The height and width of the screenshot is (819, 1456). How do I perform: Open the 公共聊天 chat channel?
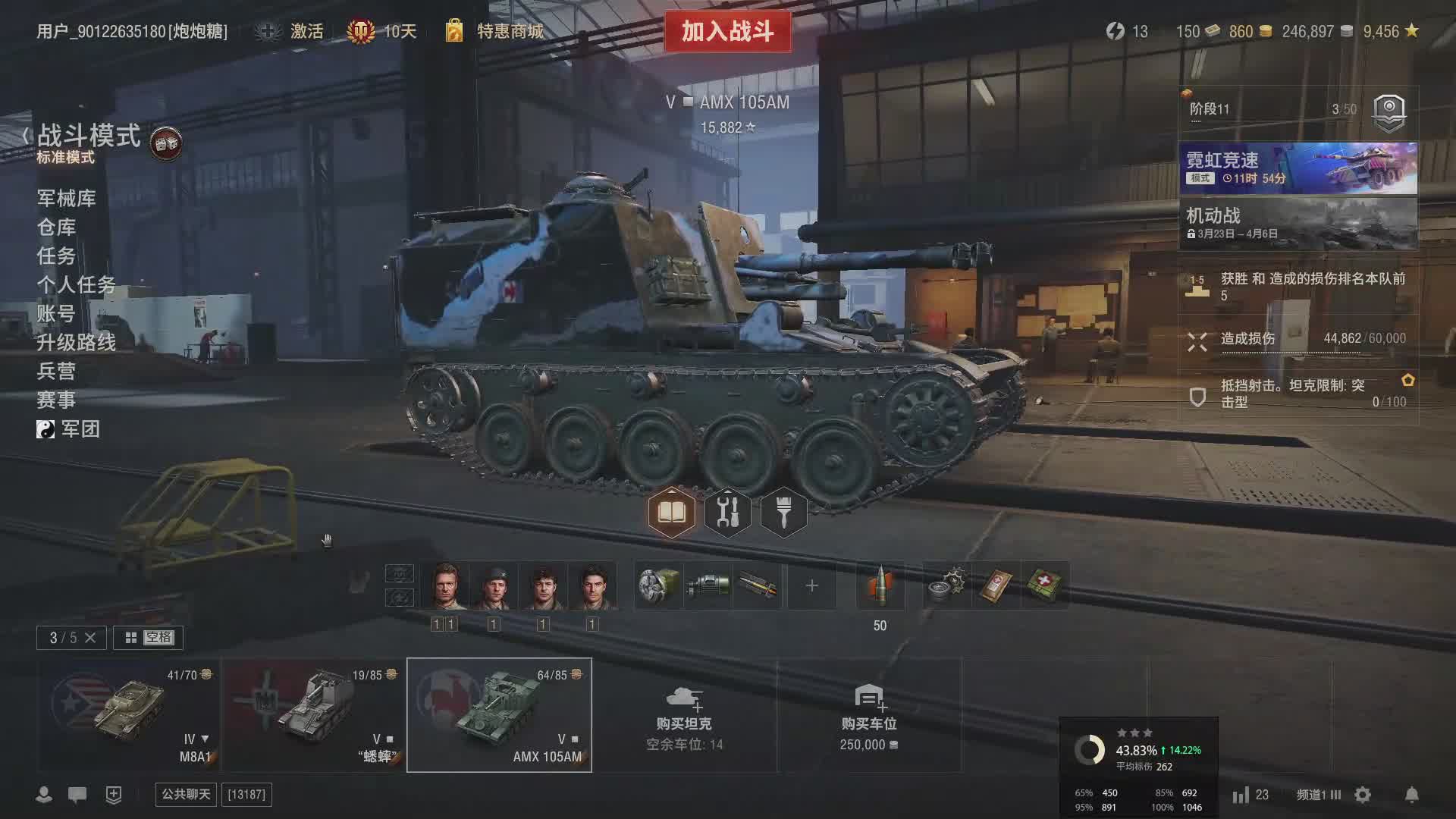coord(186,794)
